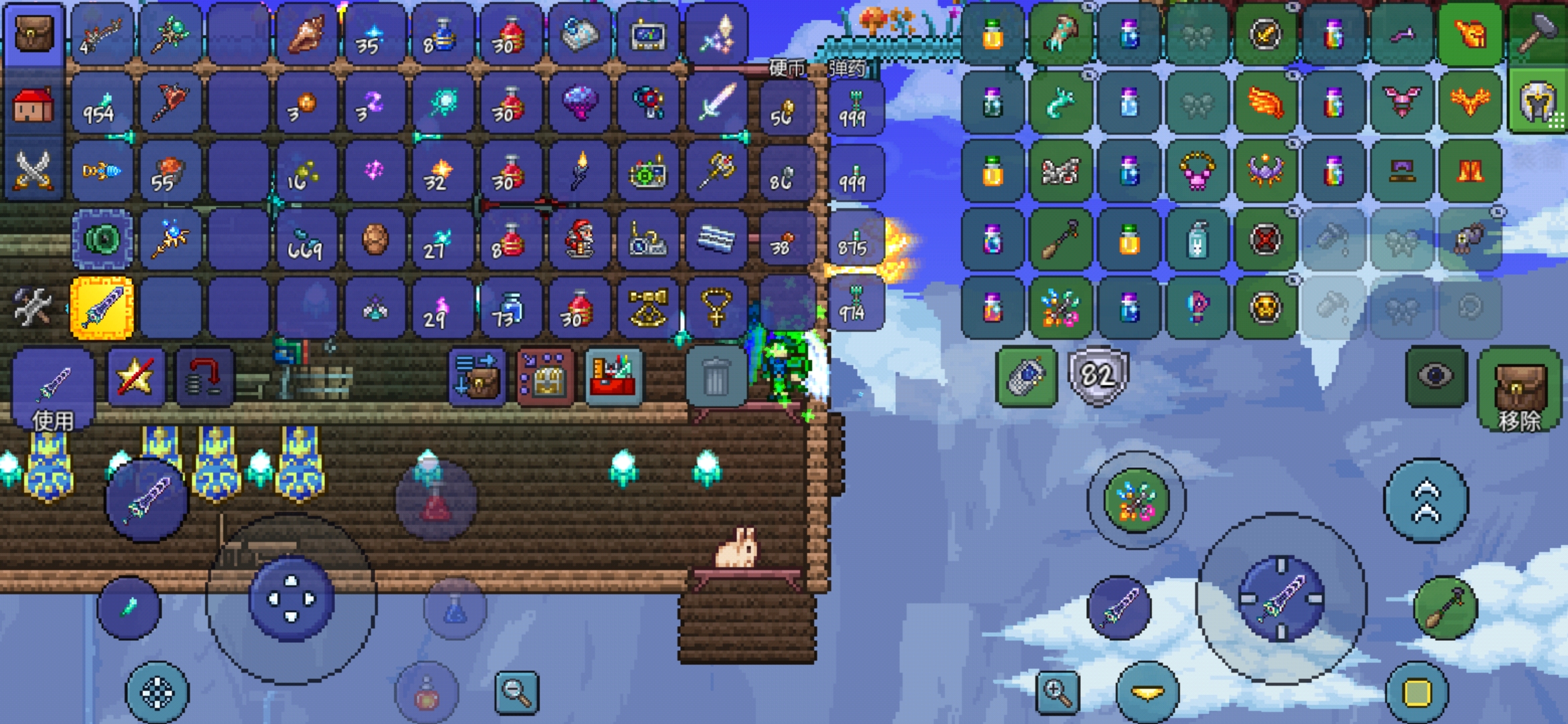Sort inventory with the sort button
This screenshot has height=724, width=1568.
tap(476, 377)
